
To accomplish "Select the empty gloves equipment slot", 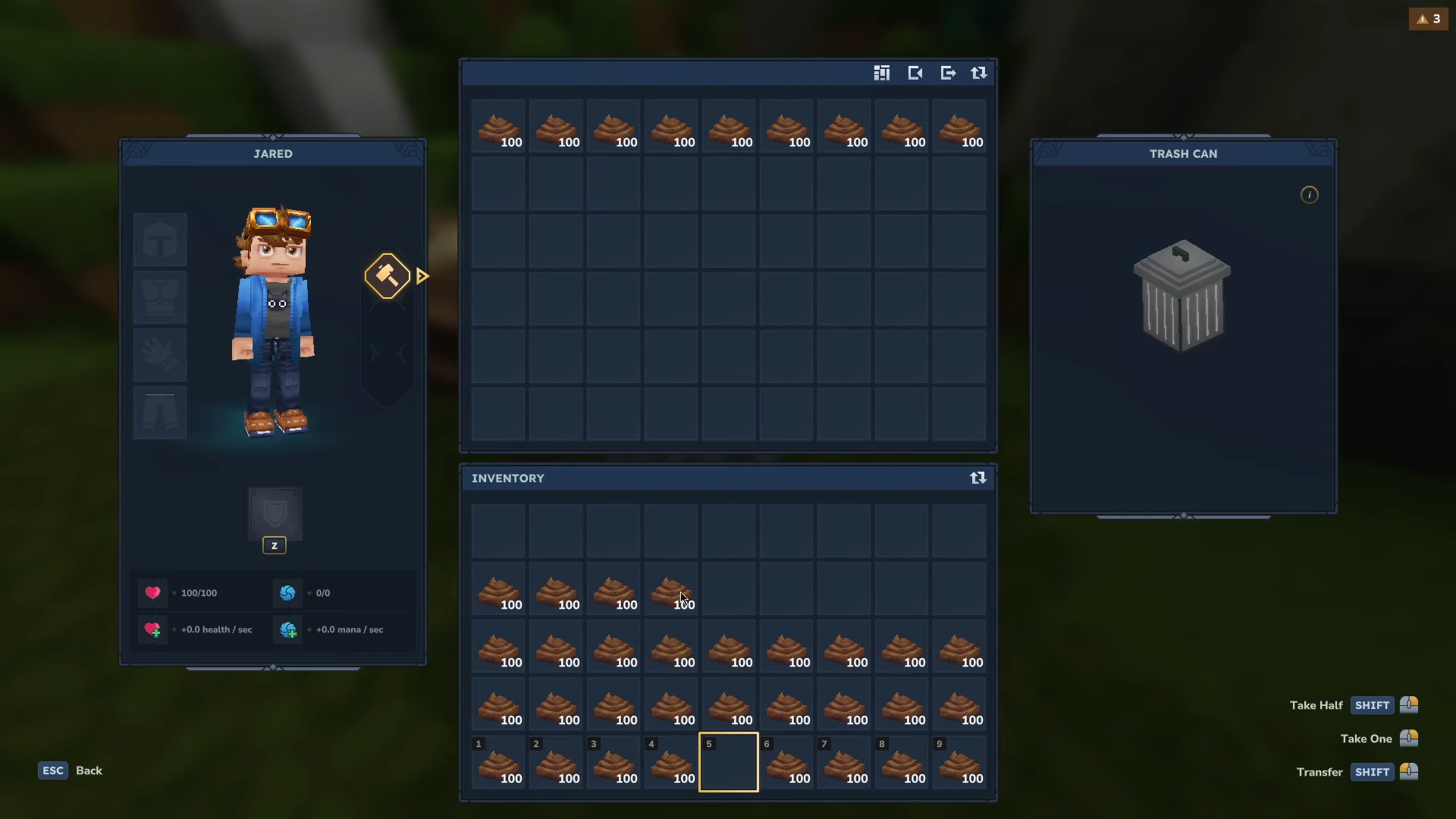I will tap(160, 356).
